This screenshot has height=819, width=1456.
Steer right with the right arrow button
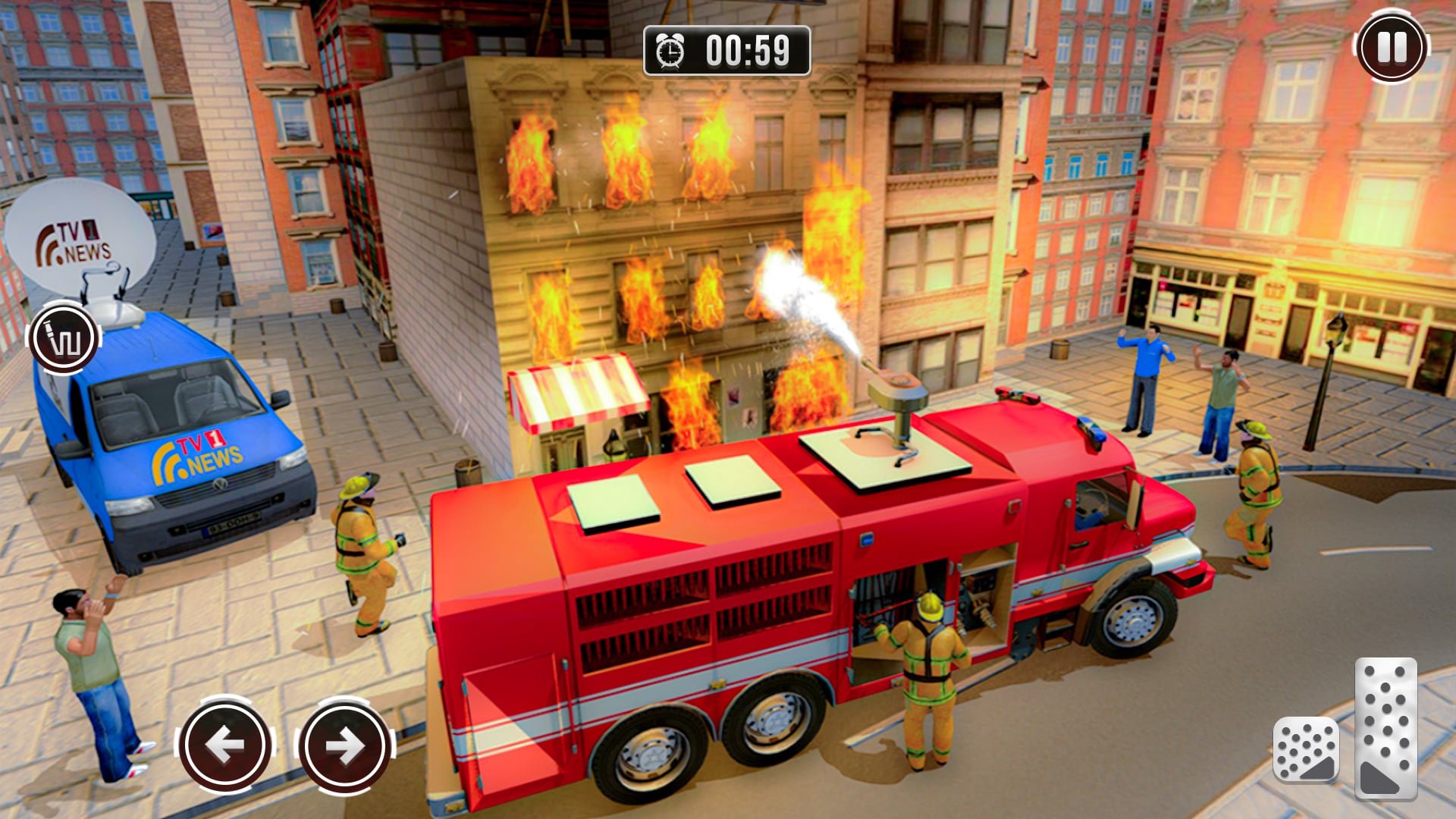346,745
